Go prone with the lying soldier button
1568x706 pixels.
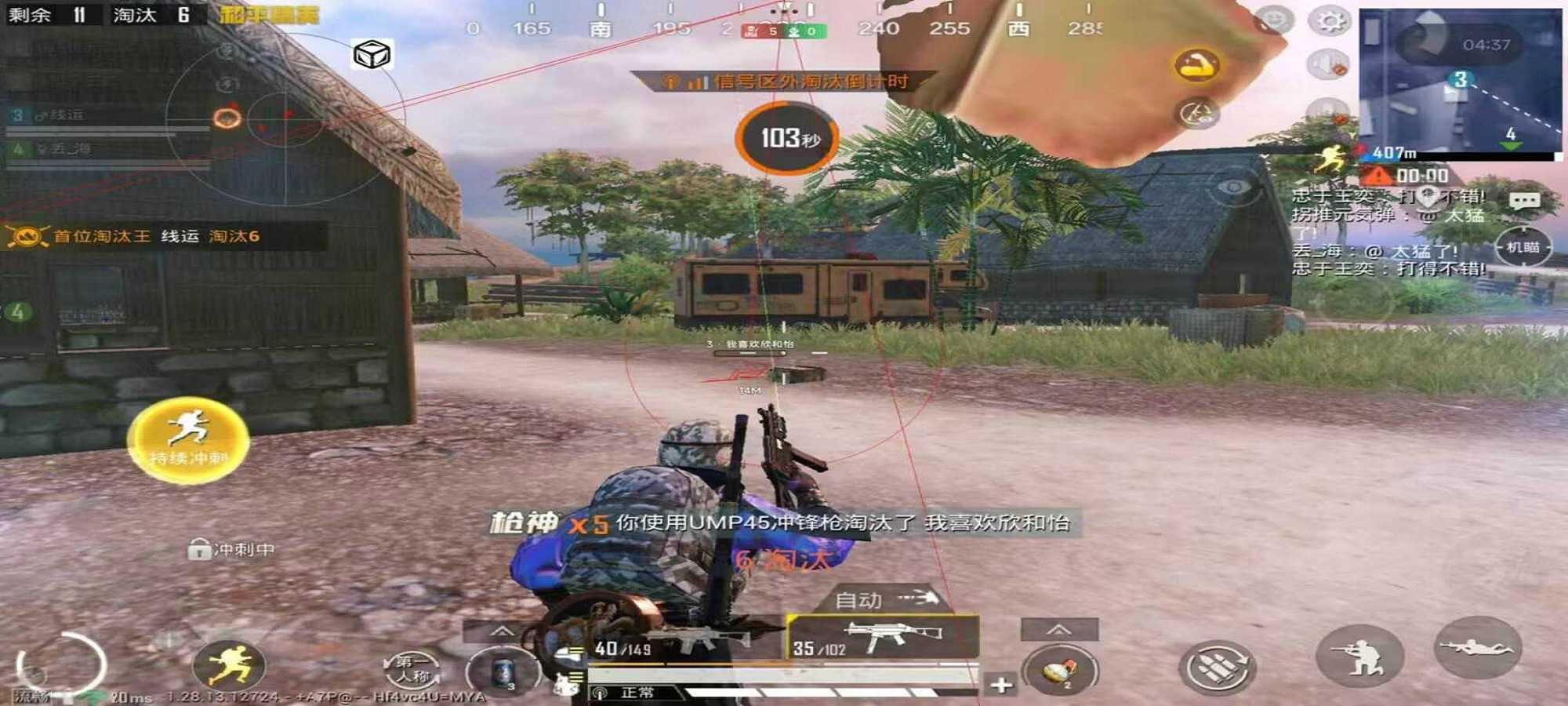tap(1477, 648)
